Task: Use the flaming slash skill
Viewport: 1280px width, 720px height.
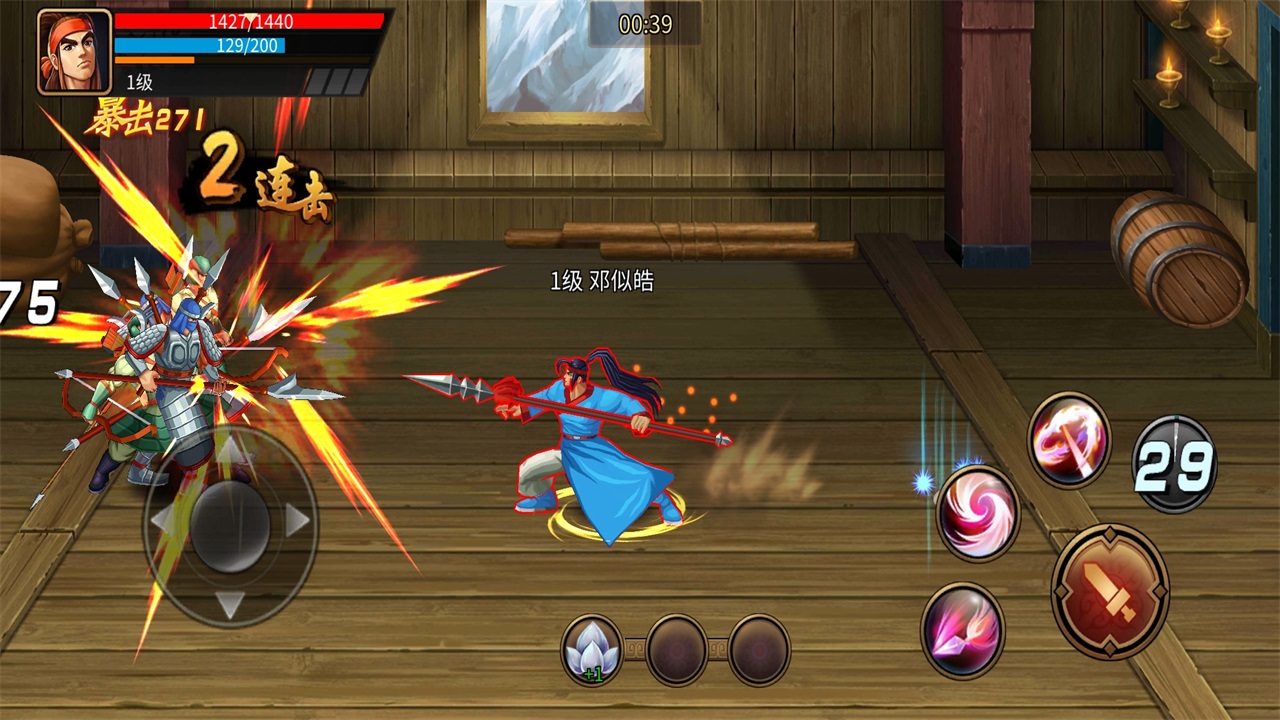Action: (1069, 440)
